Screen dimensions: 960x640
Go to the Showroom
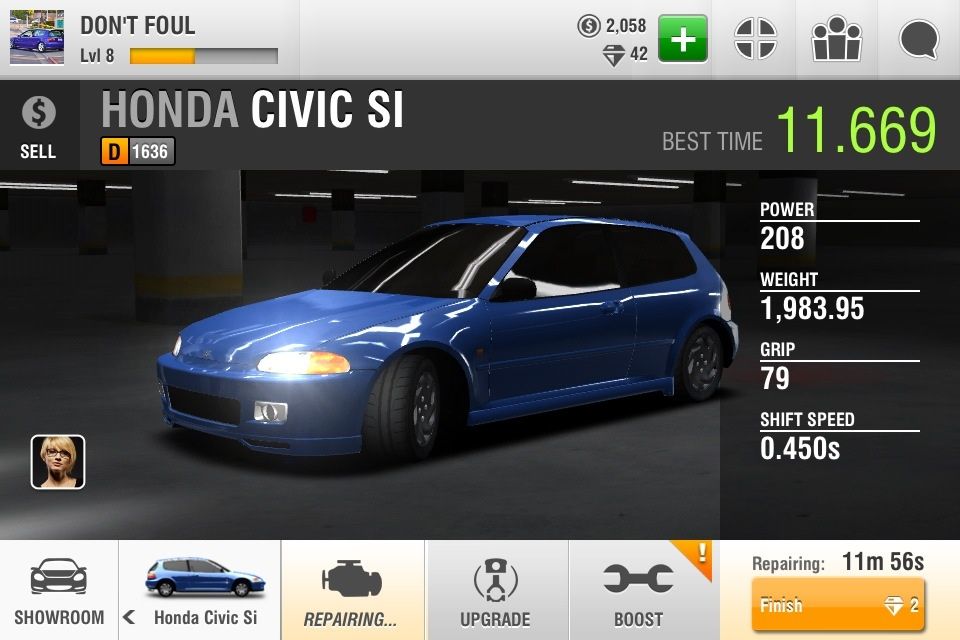tap(59, 590)
